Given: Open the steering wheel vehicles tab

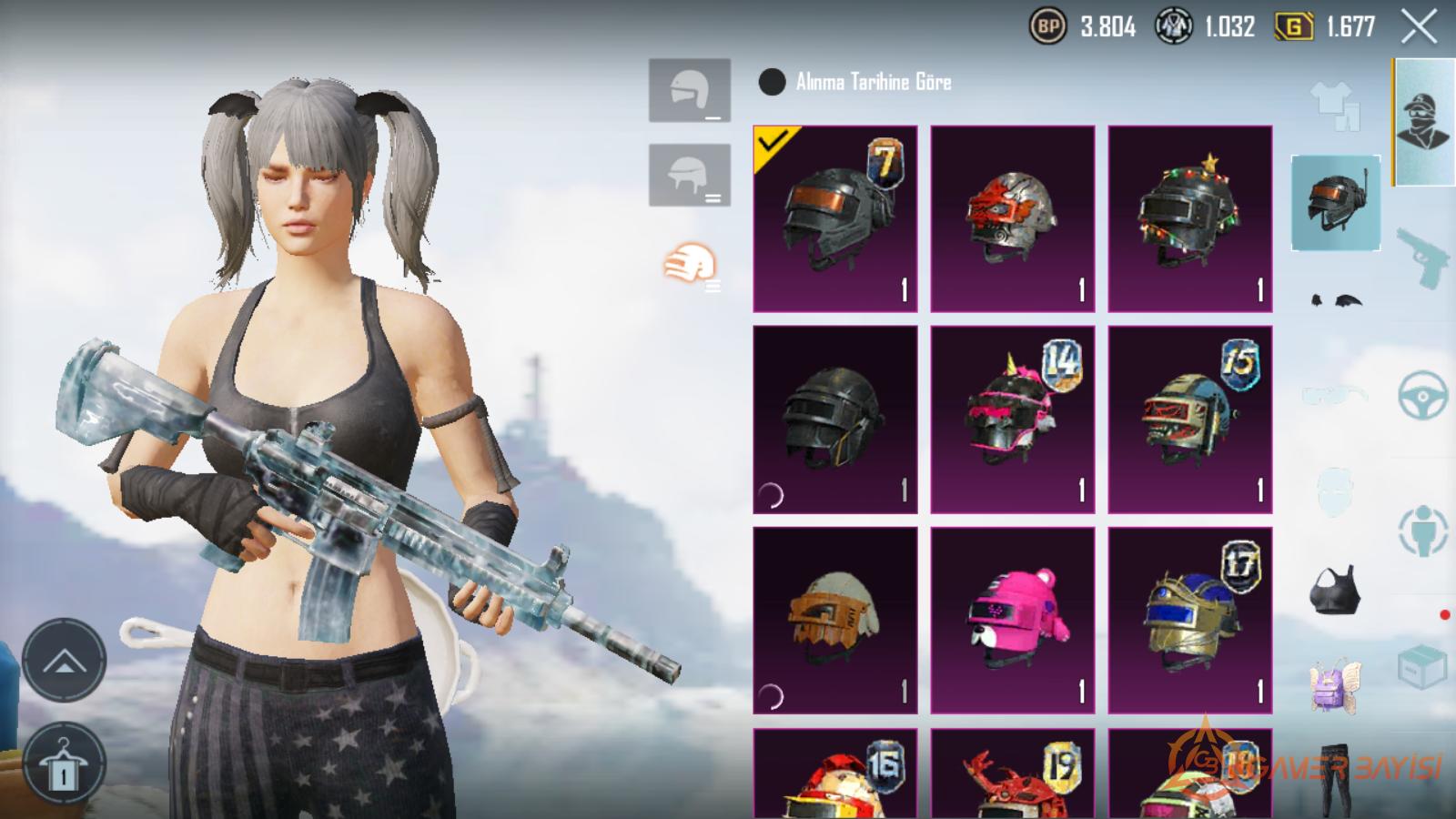Looking at the screenshot, I should (1422, 394).
